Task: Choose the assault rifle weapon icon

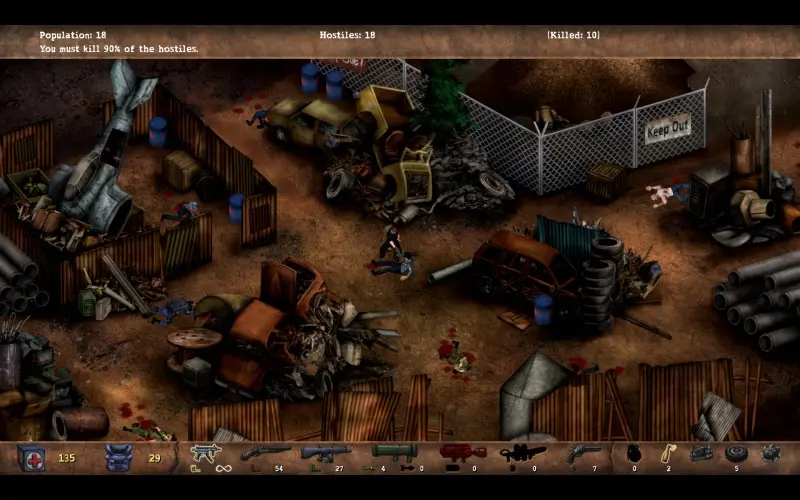Action: 326,453
